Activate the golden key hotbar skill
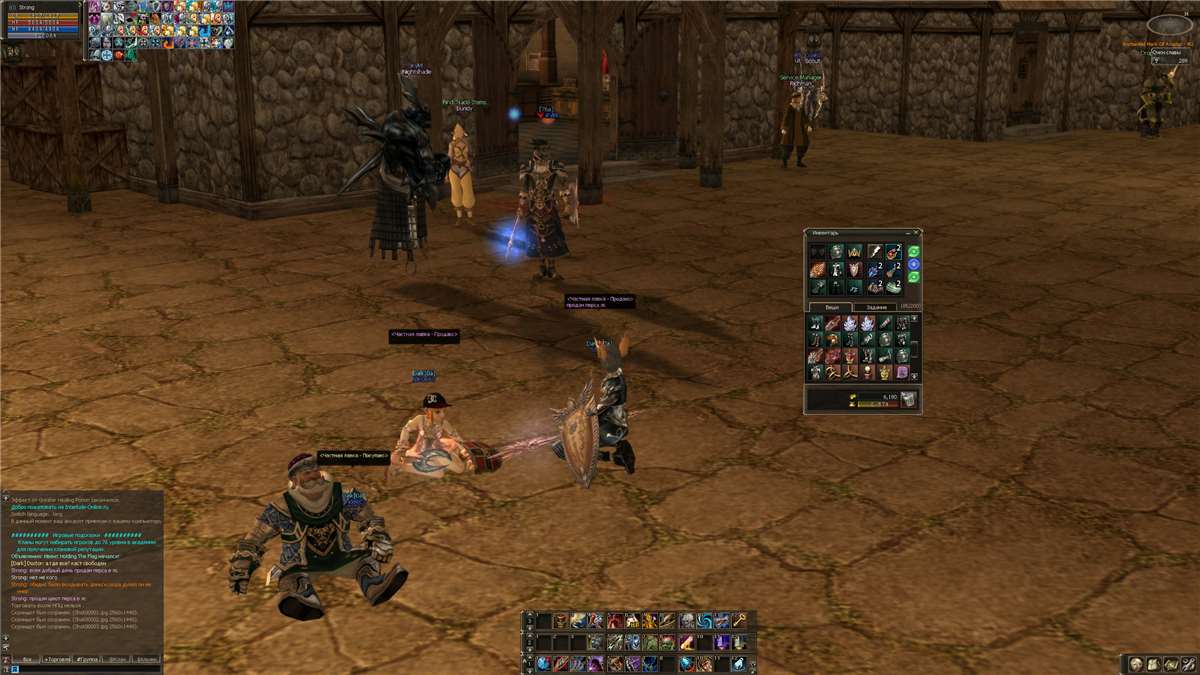This screenshot has width=1200, height=675. pos(739,621)
